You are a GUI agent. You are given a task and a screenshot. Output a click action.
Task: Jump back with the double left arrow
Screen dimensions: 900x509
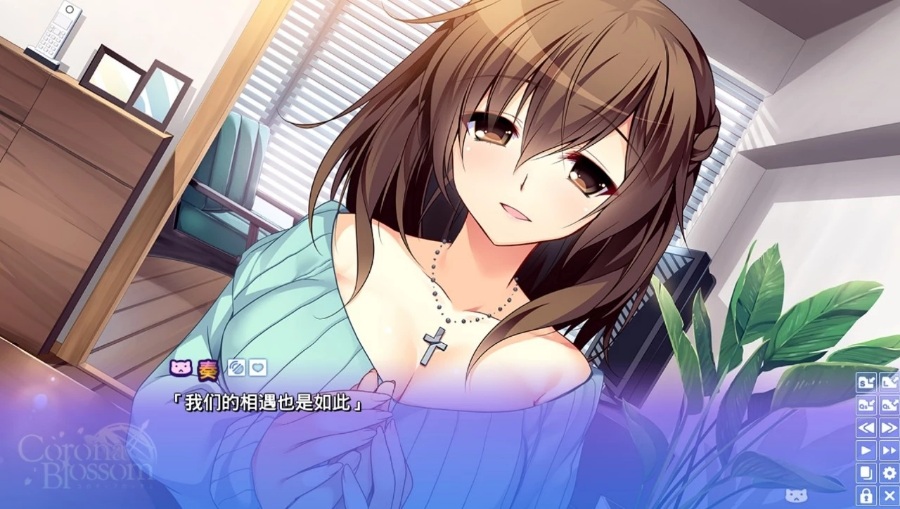(866, 428)
